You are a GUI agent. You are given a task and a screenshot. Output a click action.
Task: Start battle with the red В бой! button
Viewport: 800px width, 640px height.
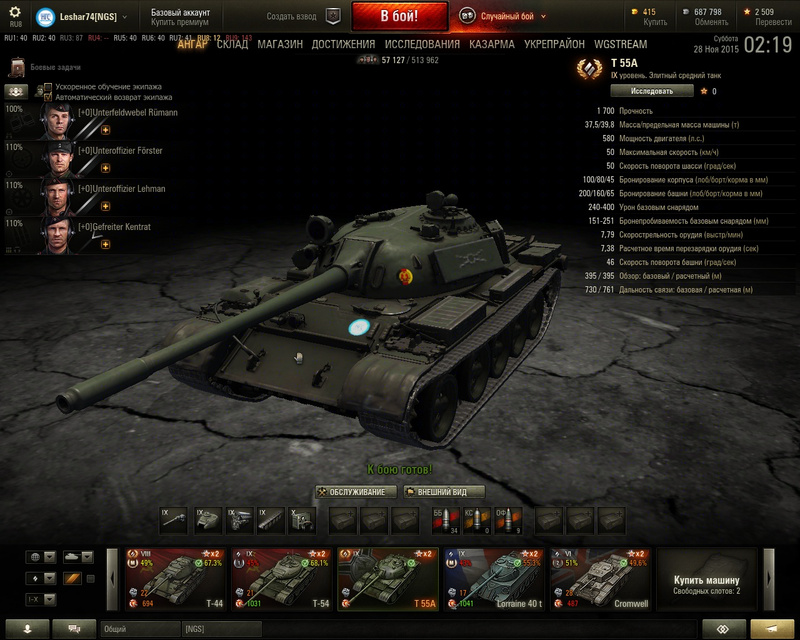pyautogui.click(x=399, y=17)
